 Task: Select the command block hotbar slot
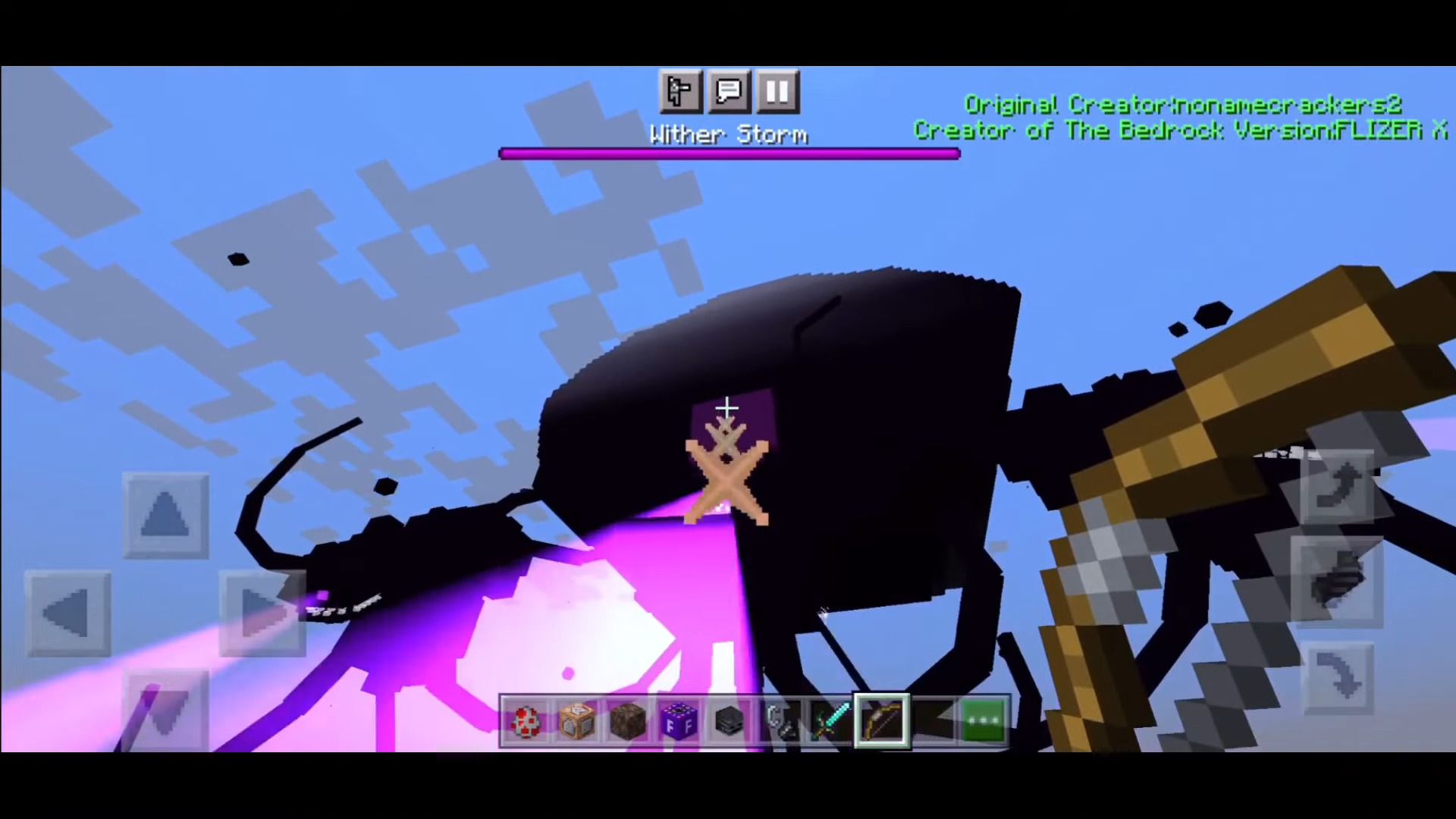(578, 720)
